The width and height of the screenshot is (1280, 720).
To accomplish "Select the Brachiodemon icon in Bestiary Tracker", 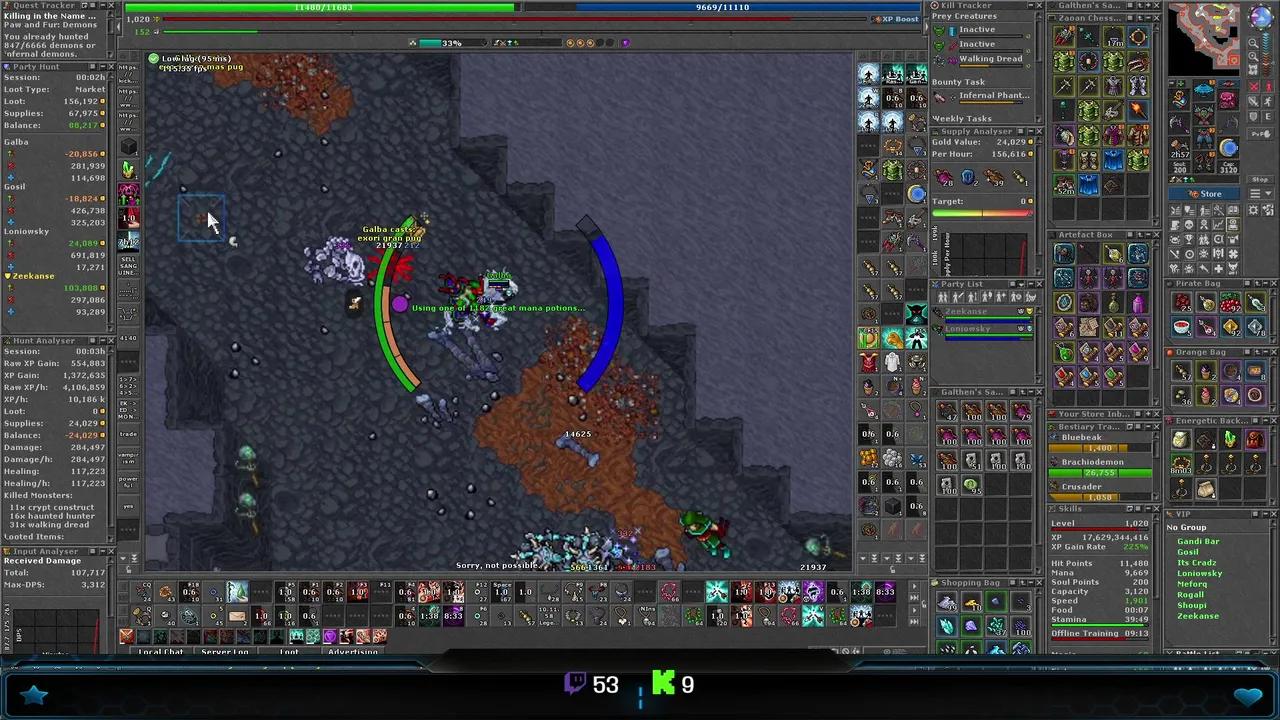I will (x=1053, y=462).
